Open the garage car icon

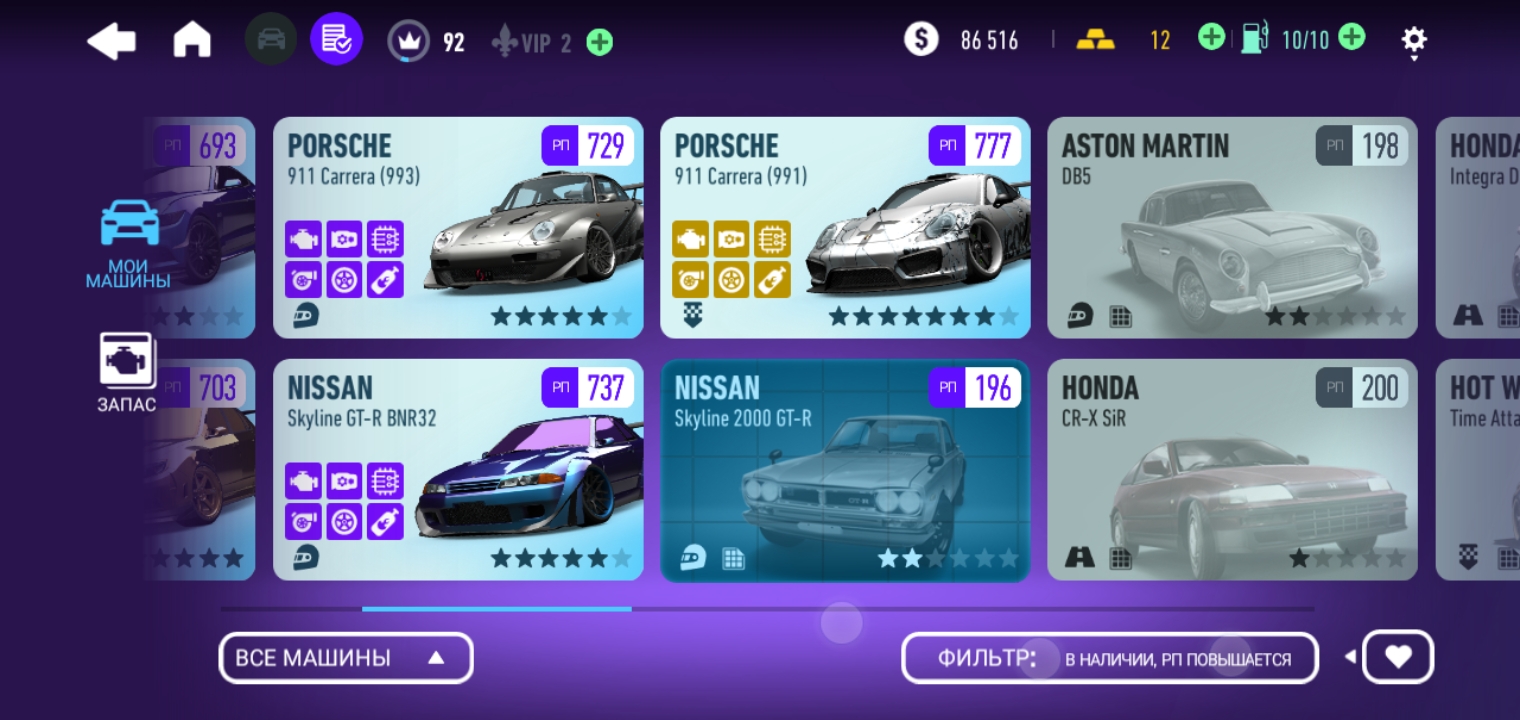270,40
